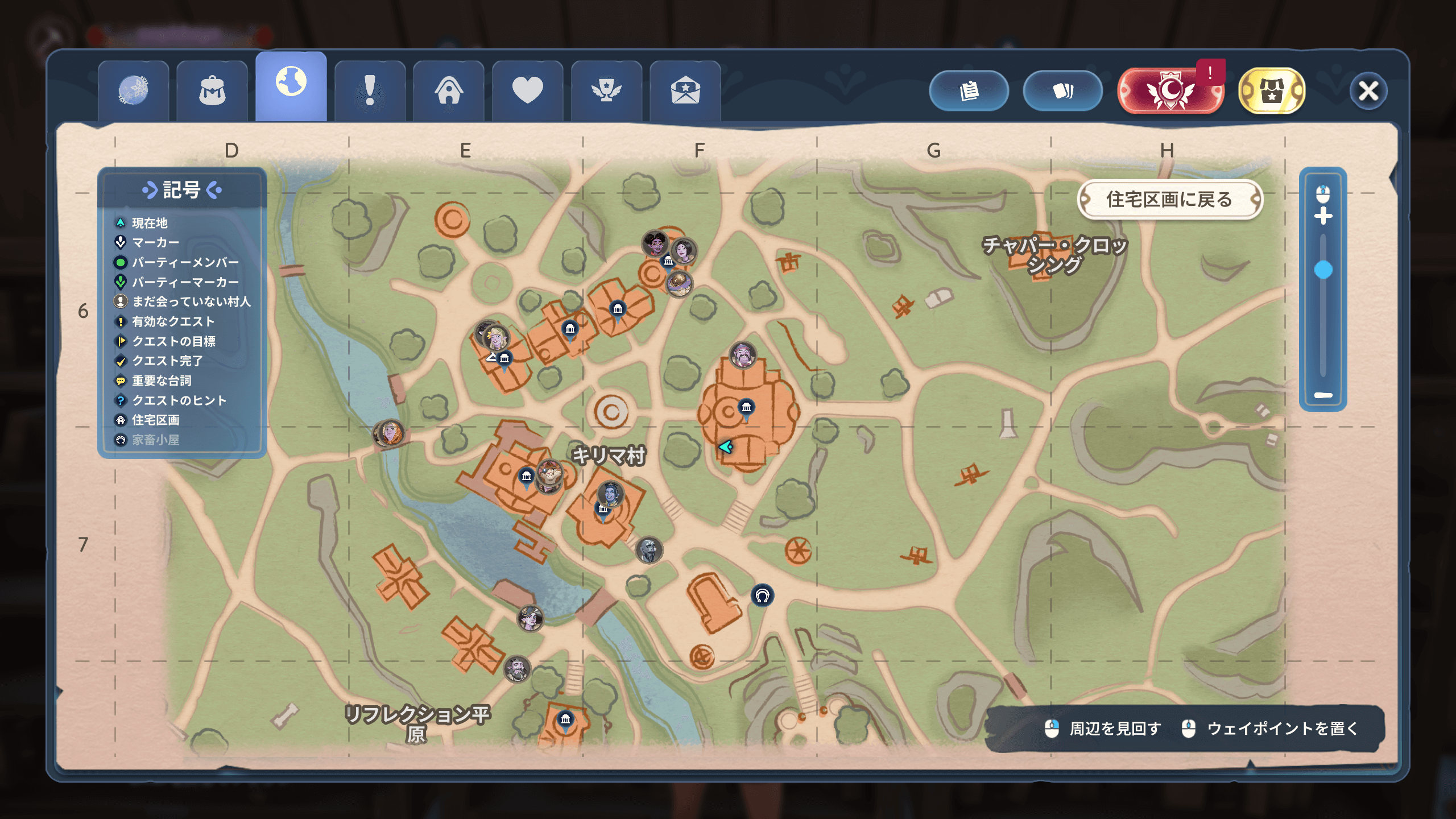Click the clipboard notes button
The height and width of the screenshot is (819, 1456).
[x=969, y=91]
